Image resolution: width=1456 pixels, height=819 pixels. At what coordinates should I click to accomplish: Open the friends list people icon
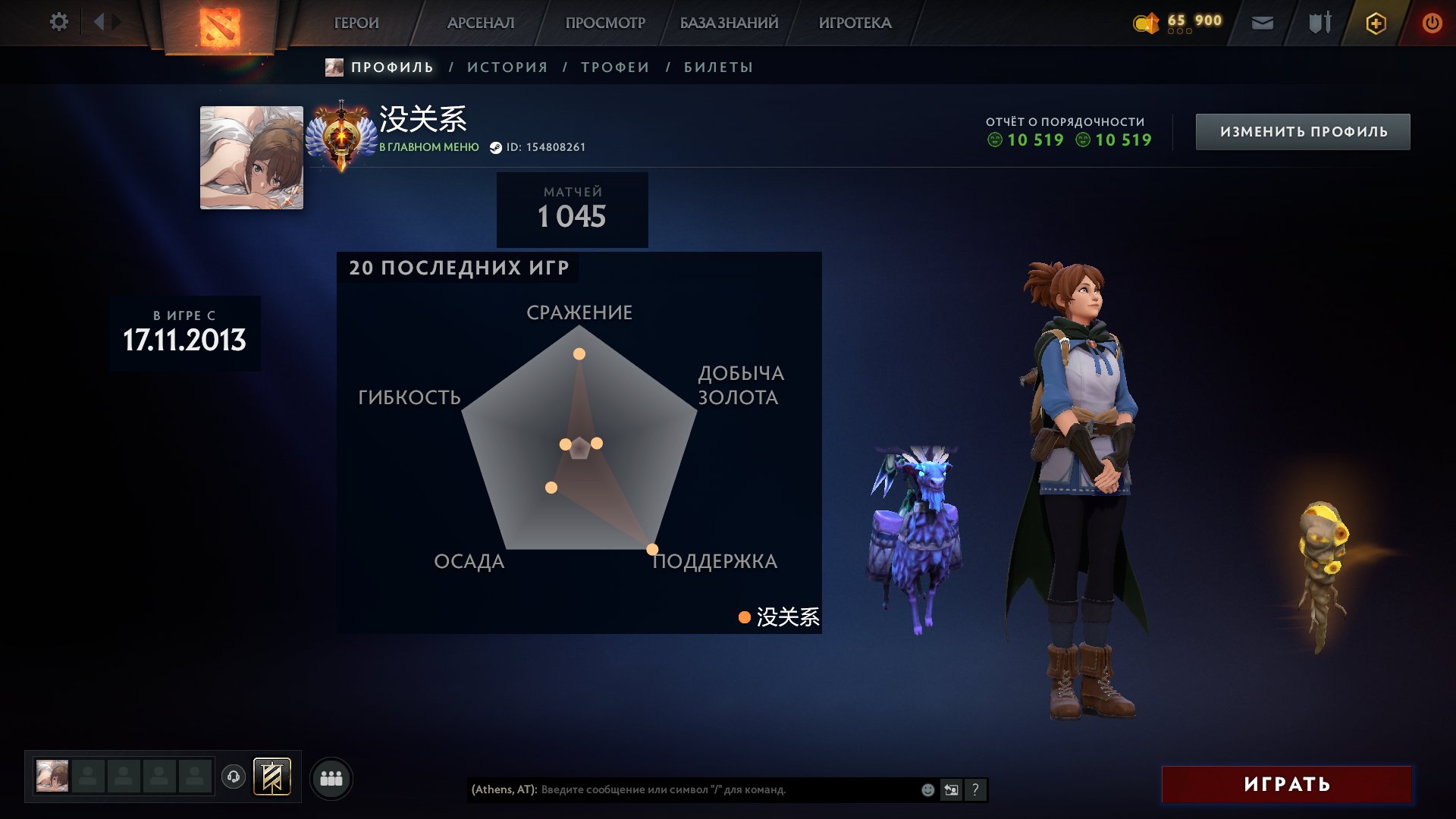331,777
